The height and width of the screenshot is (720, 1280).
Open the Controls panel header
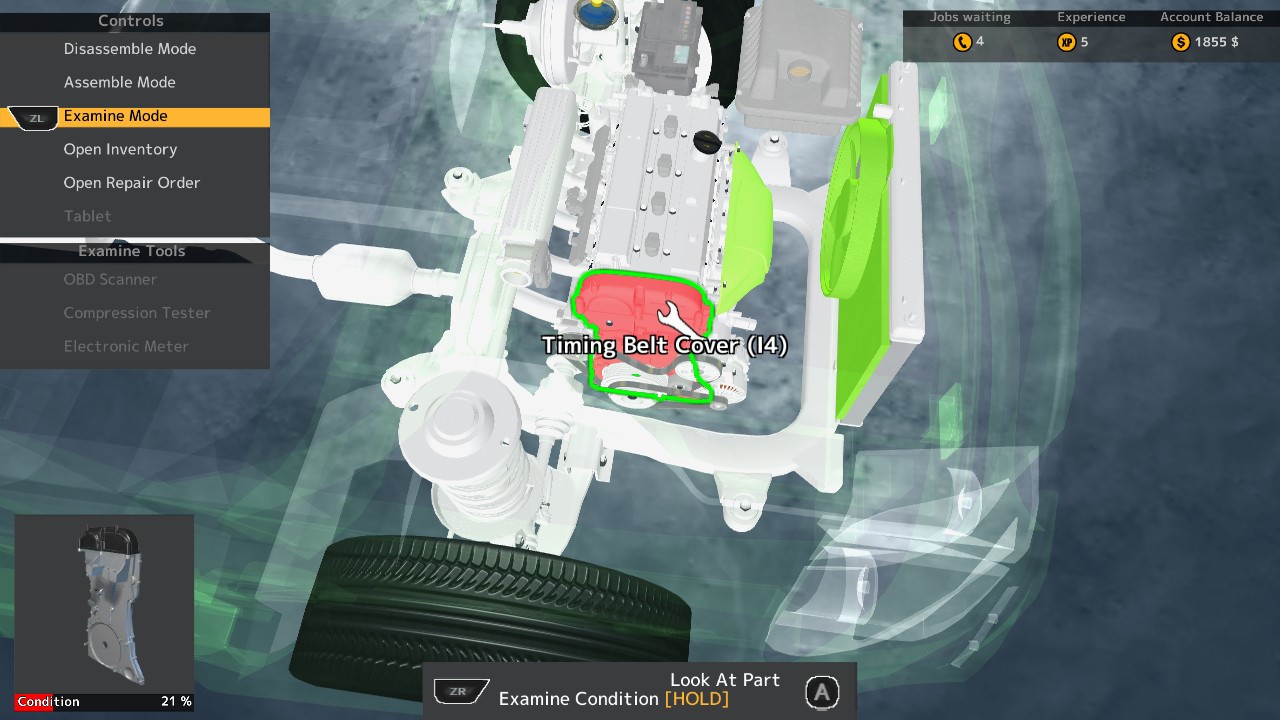(x=130, y=20)
